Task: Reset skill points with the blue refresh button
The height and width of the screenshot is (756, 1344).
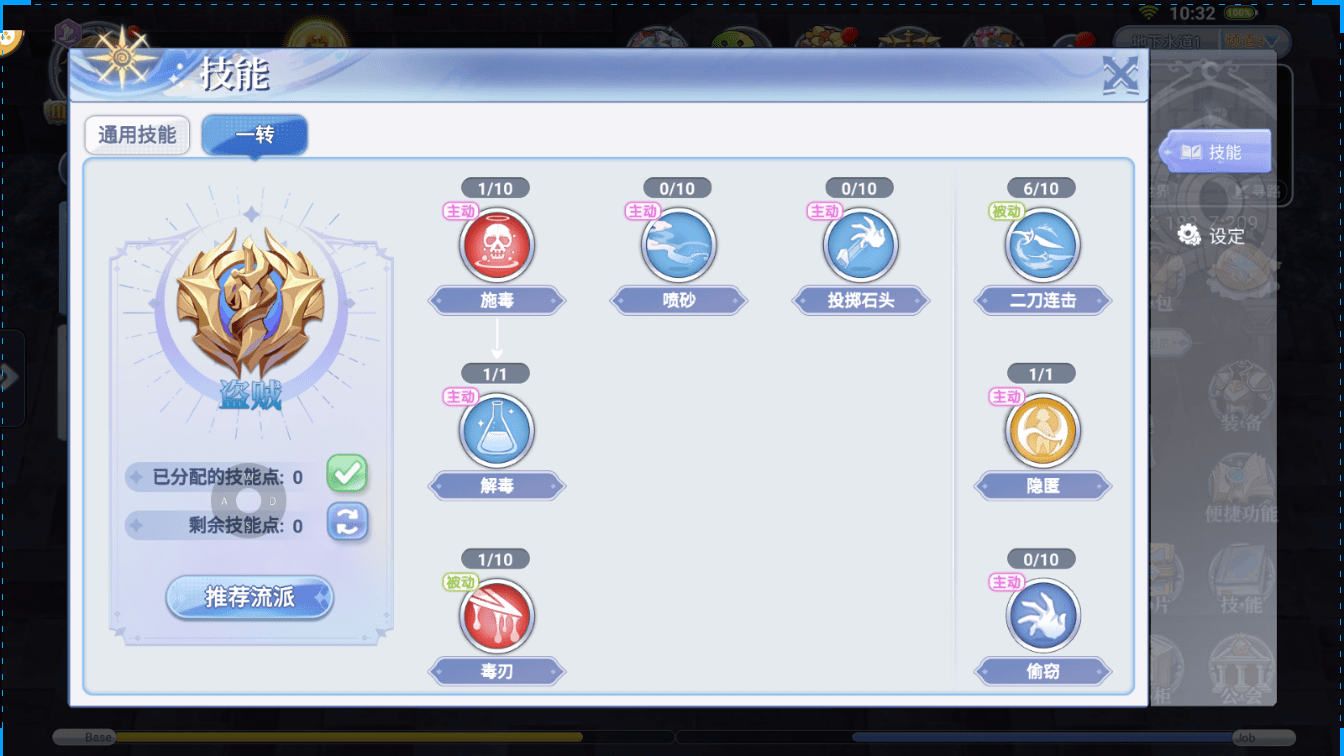Action: [x=347, y=522]
